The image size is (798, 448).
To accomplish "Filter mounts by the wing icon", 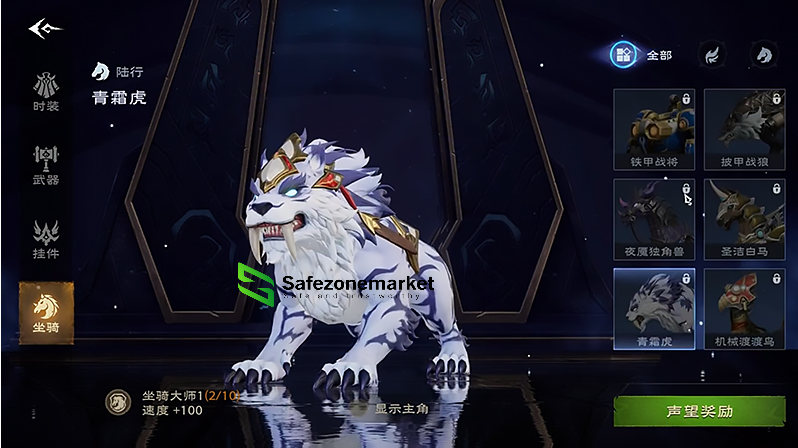I will pos(710,55).
